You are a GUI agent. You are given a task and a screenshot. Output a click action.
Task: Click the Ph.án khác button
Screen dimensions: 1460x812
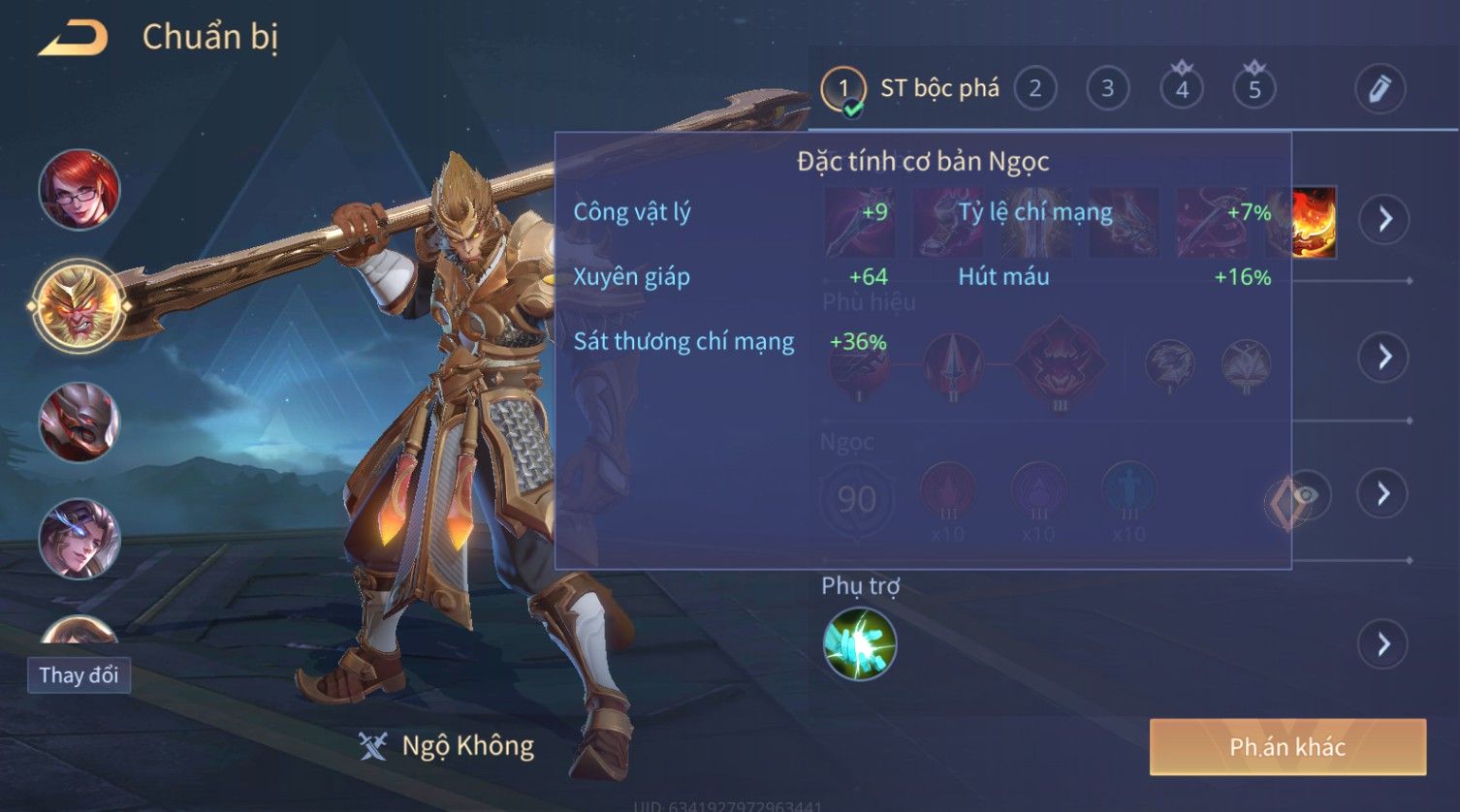point(1287,747)
